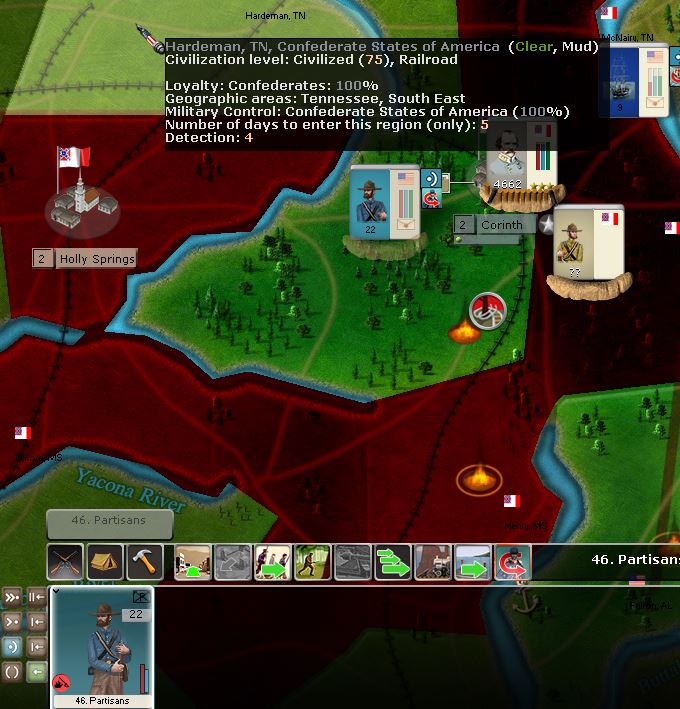Choose the double green arrows movement order
This screenshot has height=709, width=680.
pyautogui.click(x=393, y=563)
